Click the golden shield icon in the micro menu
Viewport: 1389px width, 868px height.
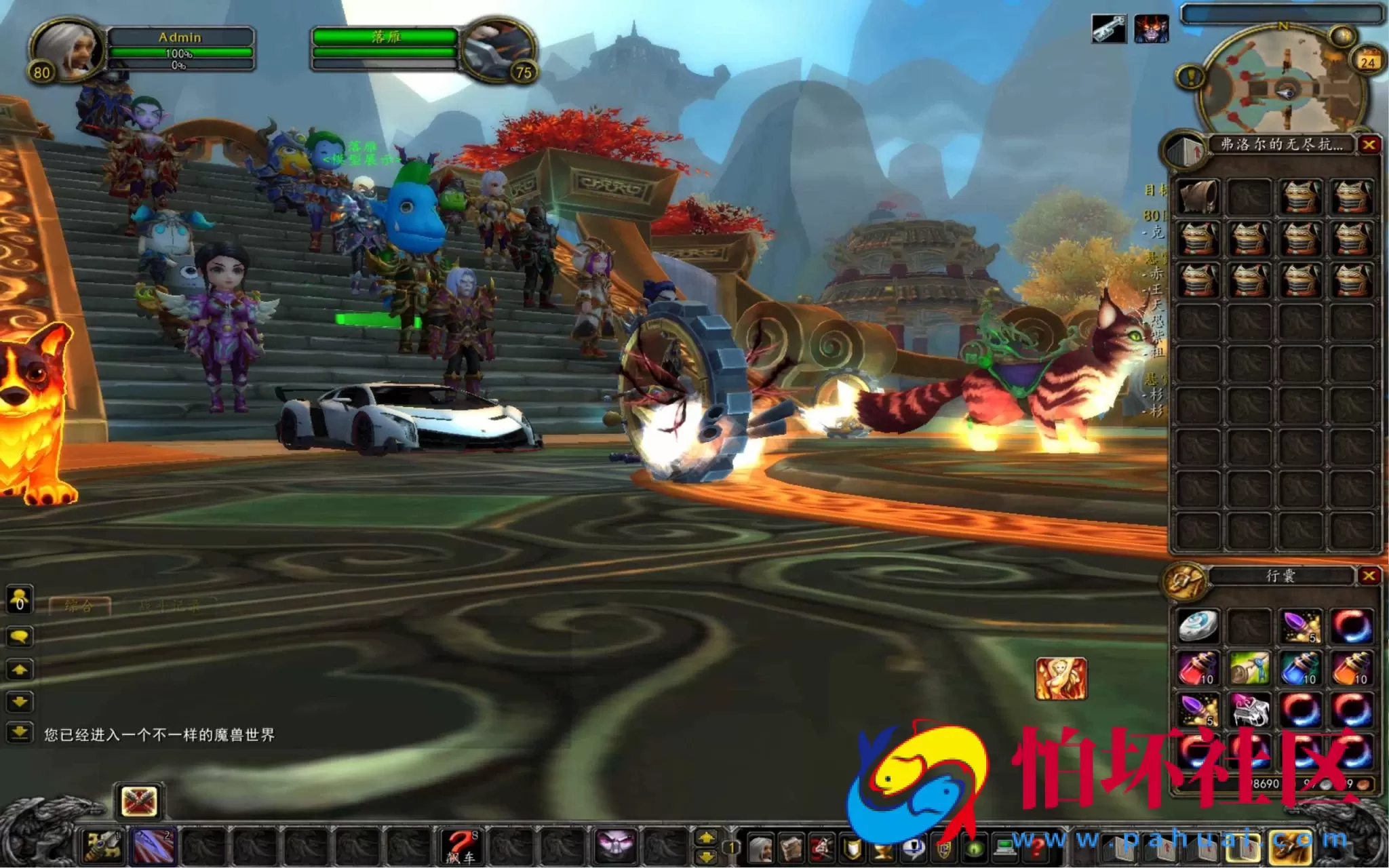click(850, 849)
